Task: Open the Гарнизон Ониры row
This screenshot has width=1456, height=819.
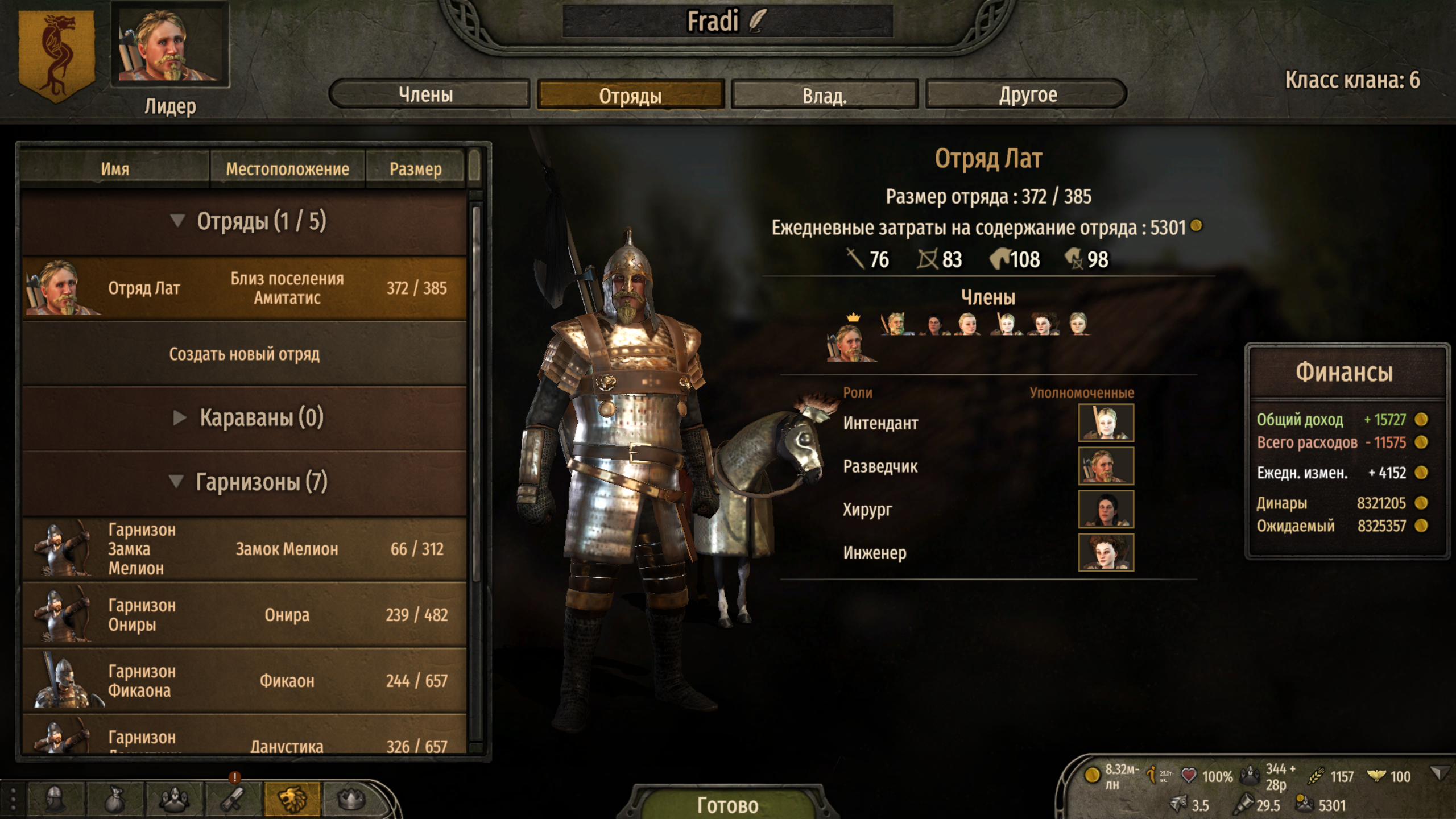Action: (245, 615)
